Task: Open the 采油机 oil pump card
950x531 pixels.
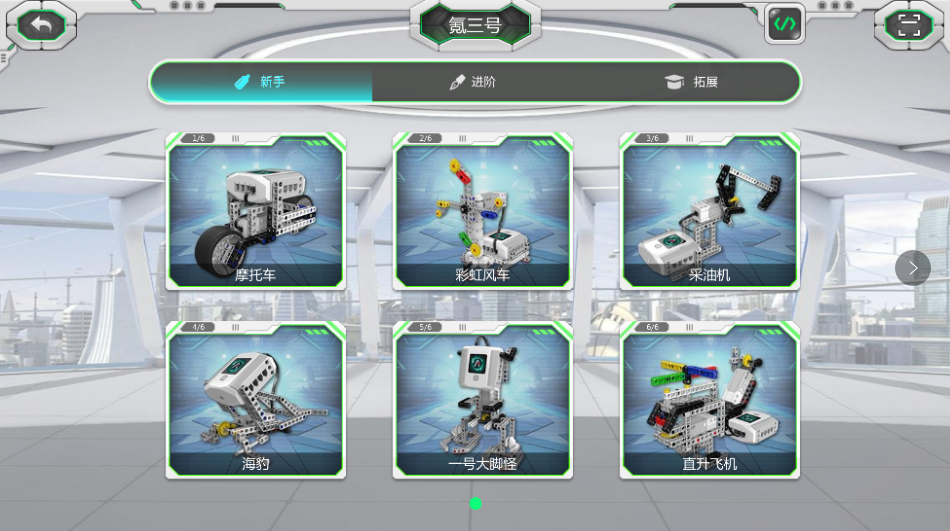Action: (x=709, y=212)
